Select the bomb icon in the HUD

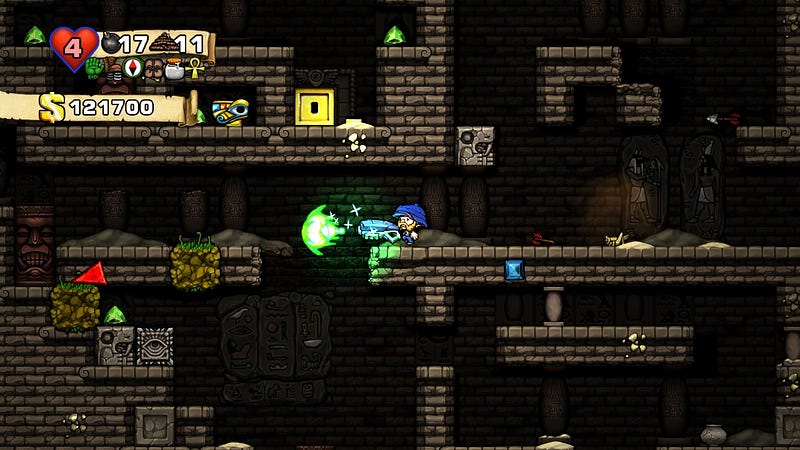(x=110, y=44)
